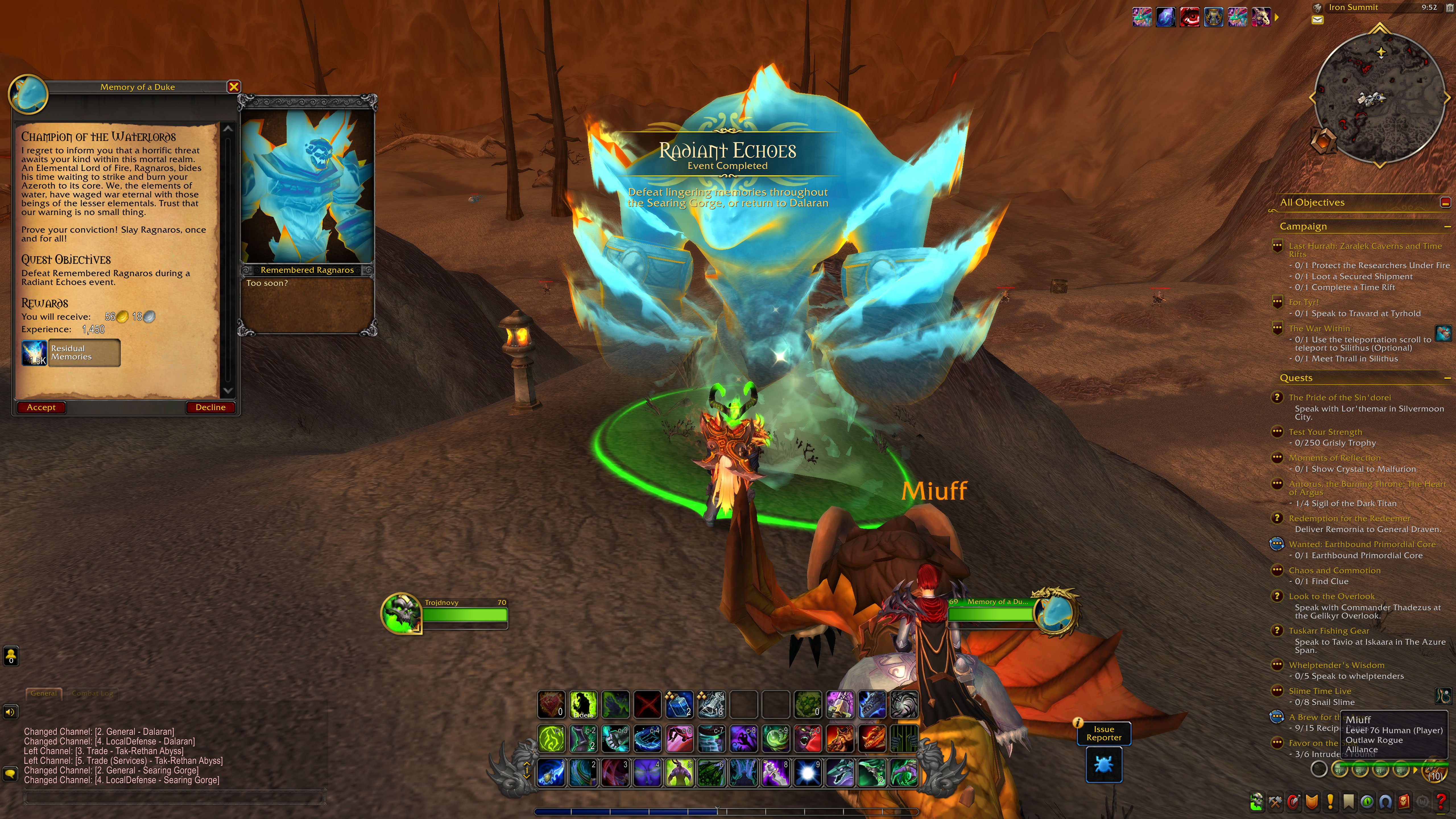Select the Test Your Strength quest entry
This screenshot has width=1456, height=819.
1325,432
